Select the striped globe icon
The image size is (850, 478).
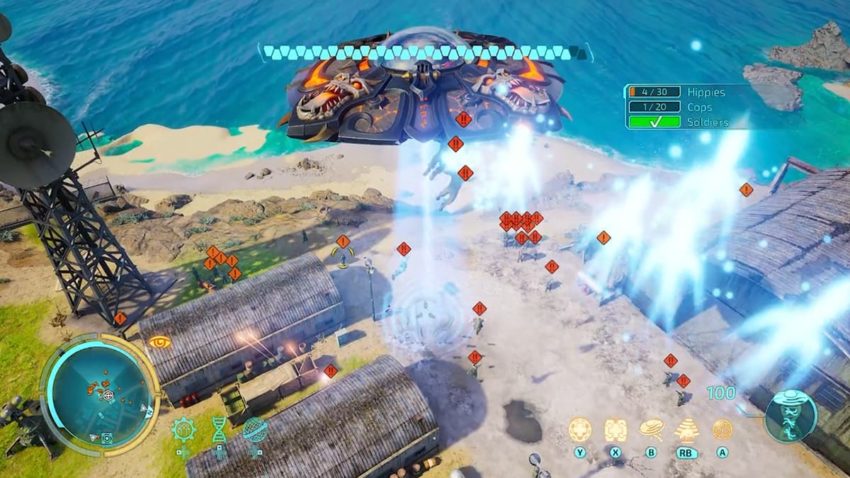(255, 430)
